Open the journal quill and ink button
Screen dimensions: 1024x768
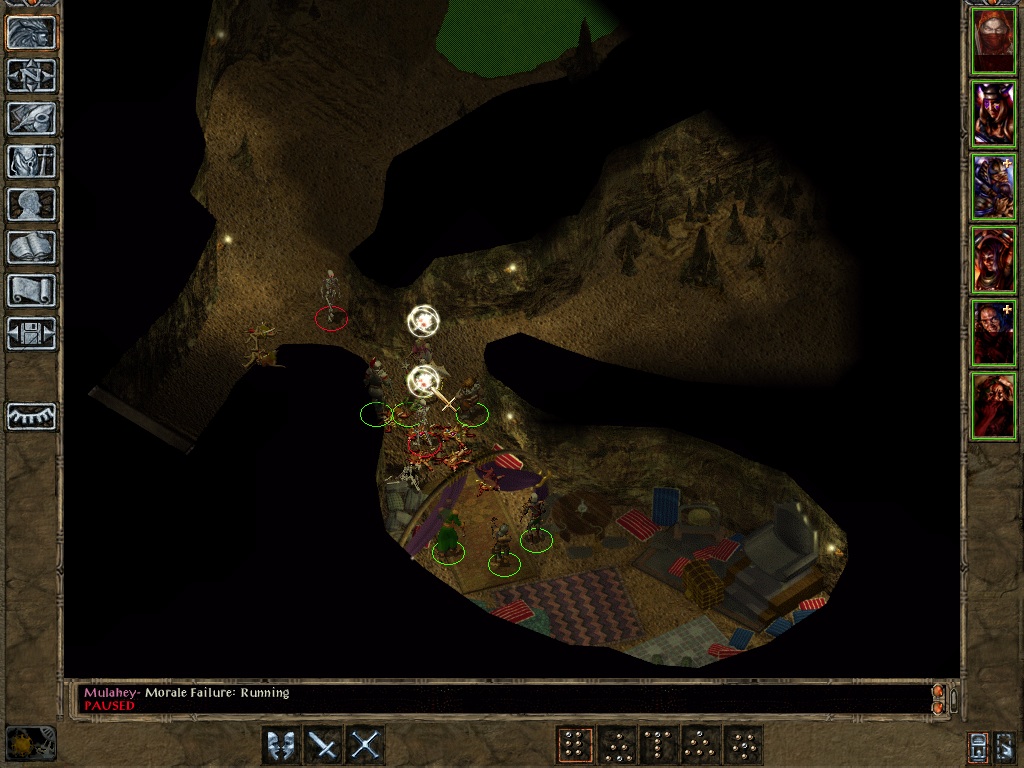(x=32, y=118)
